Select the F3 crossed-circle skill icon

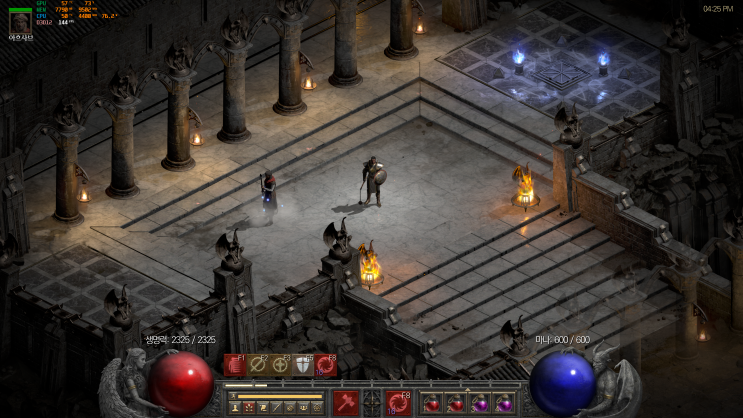(x=281, y=366)
